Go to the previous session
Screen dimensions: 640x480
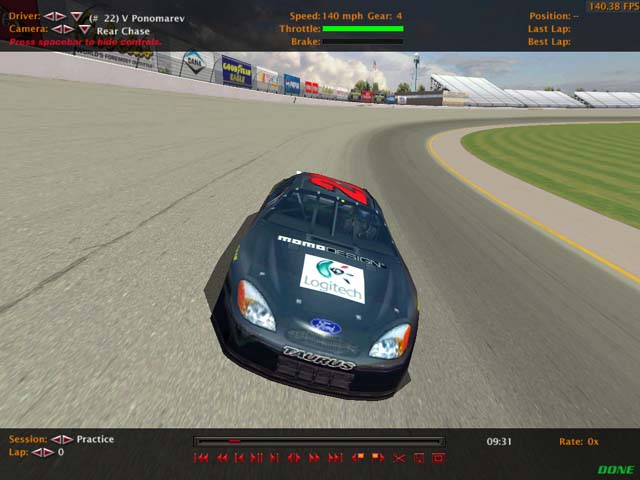(x=56, y=440)
